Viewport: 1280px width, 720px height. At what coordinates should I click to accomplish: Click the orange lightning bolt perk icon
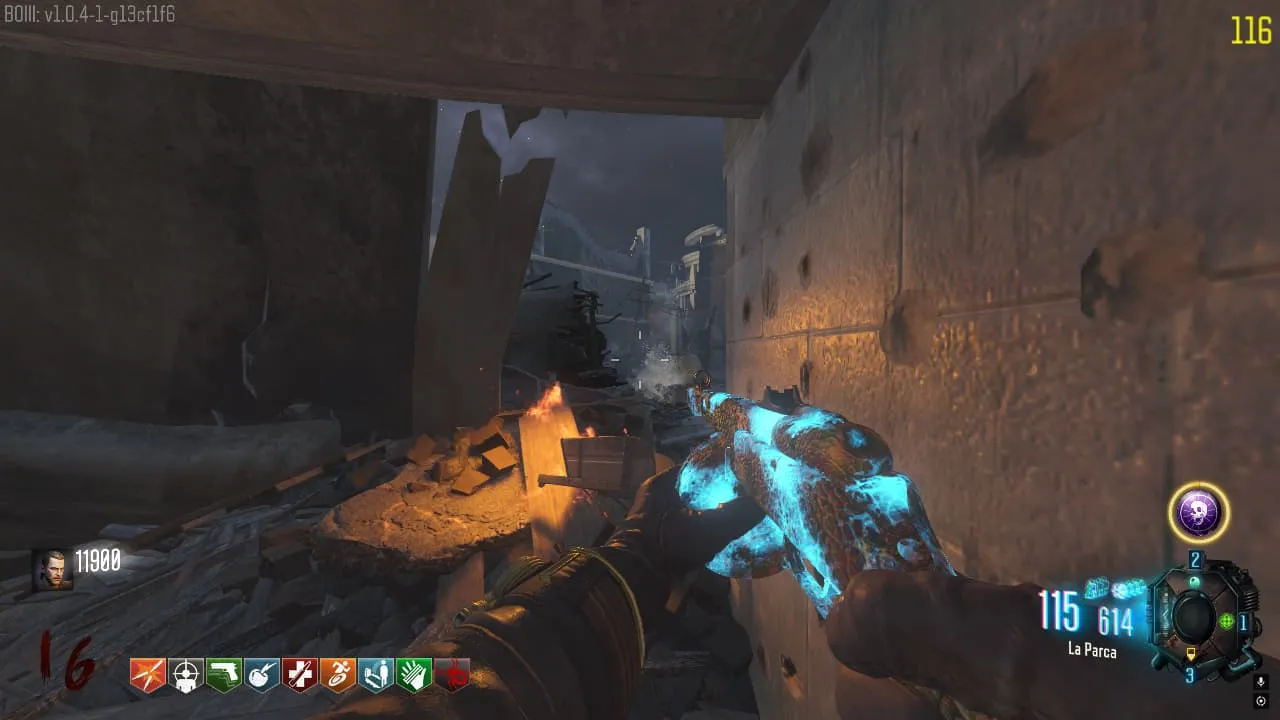coord(147,676)
